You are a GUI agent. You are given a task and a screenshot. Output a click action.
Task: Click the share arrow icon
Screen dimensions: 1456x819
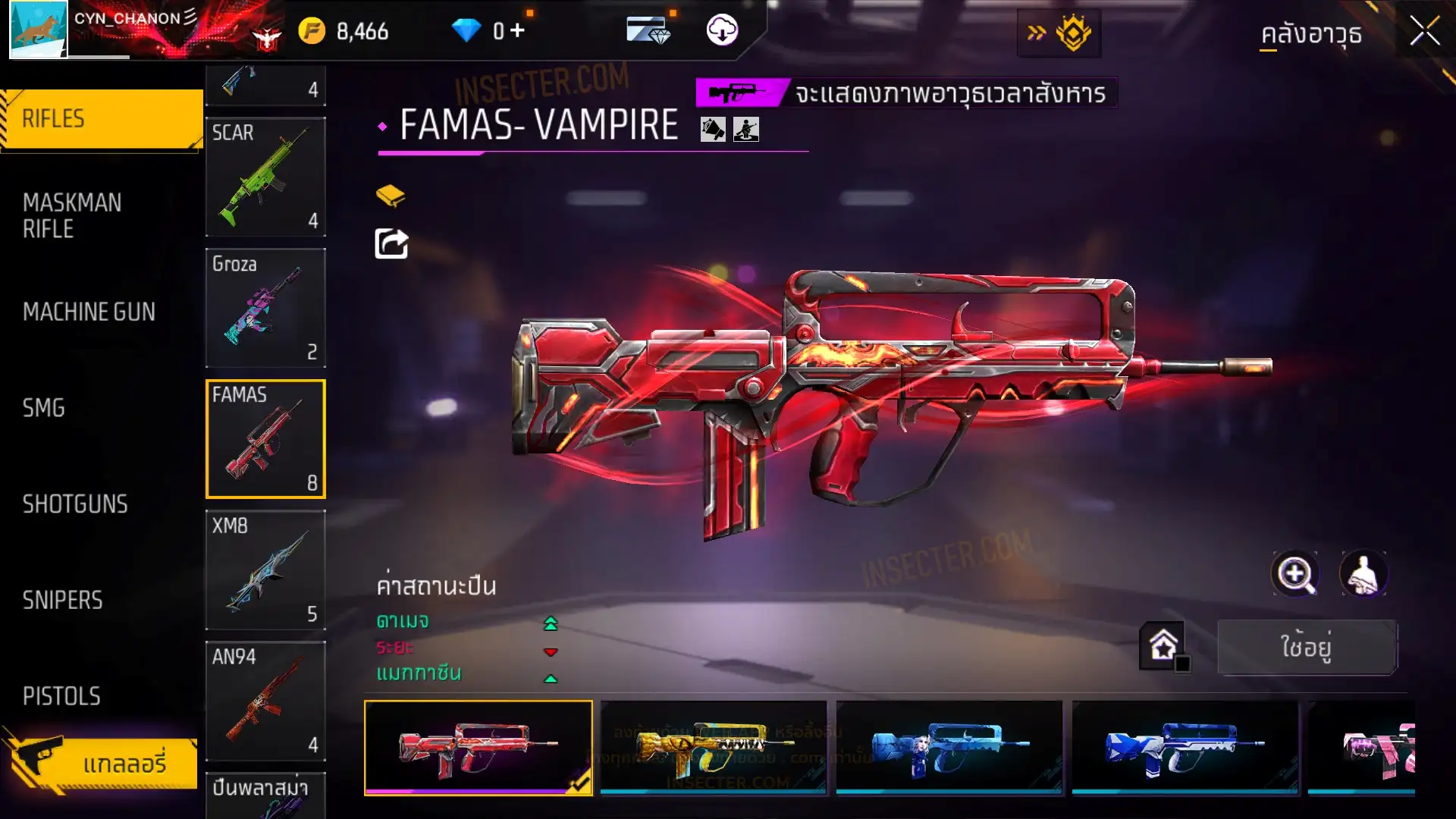[x=391, y=244]
